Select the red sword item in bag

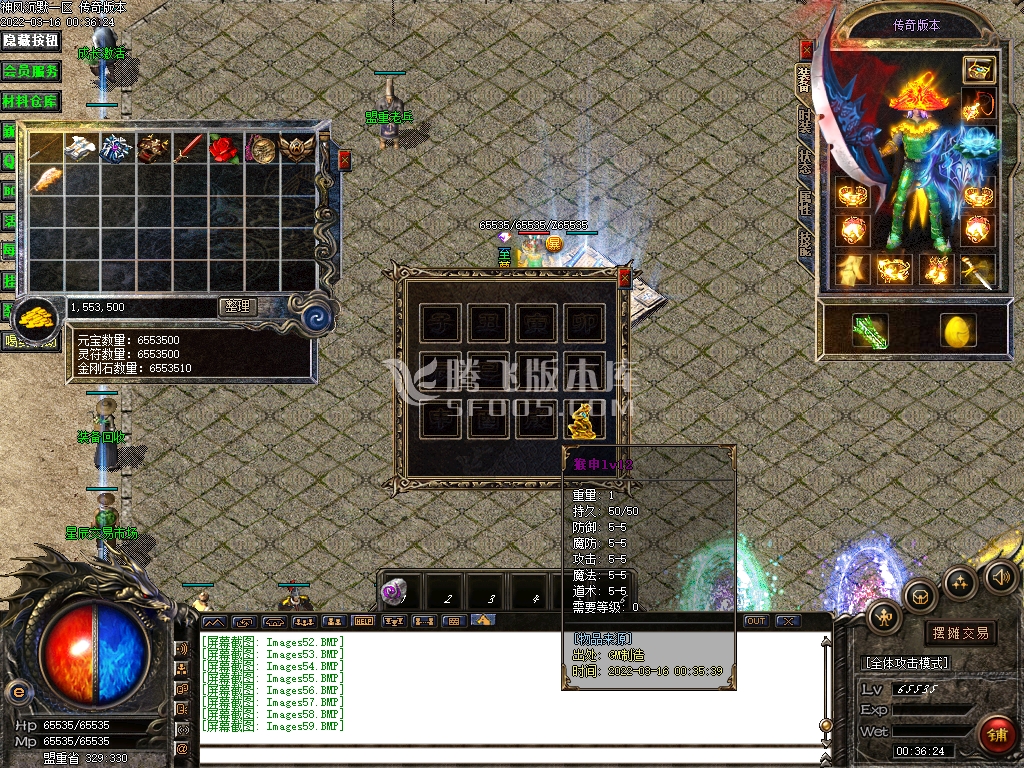(x=187, y=149)
